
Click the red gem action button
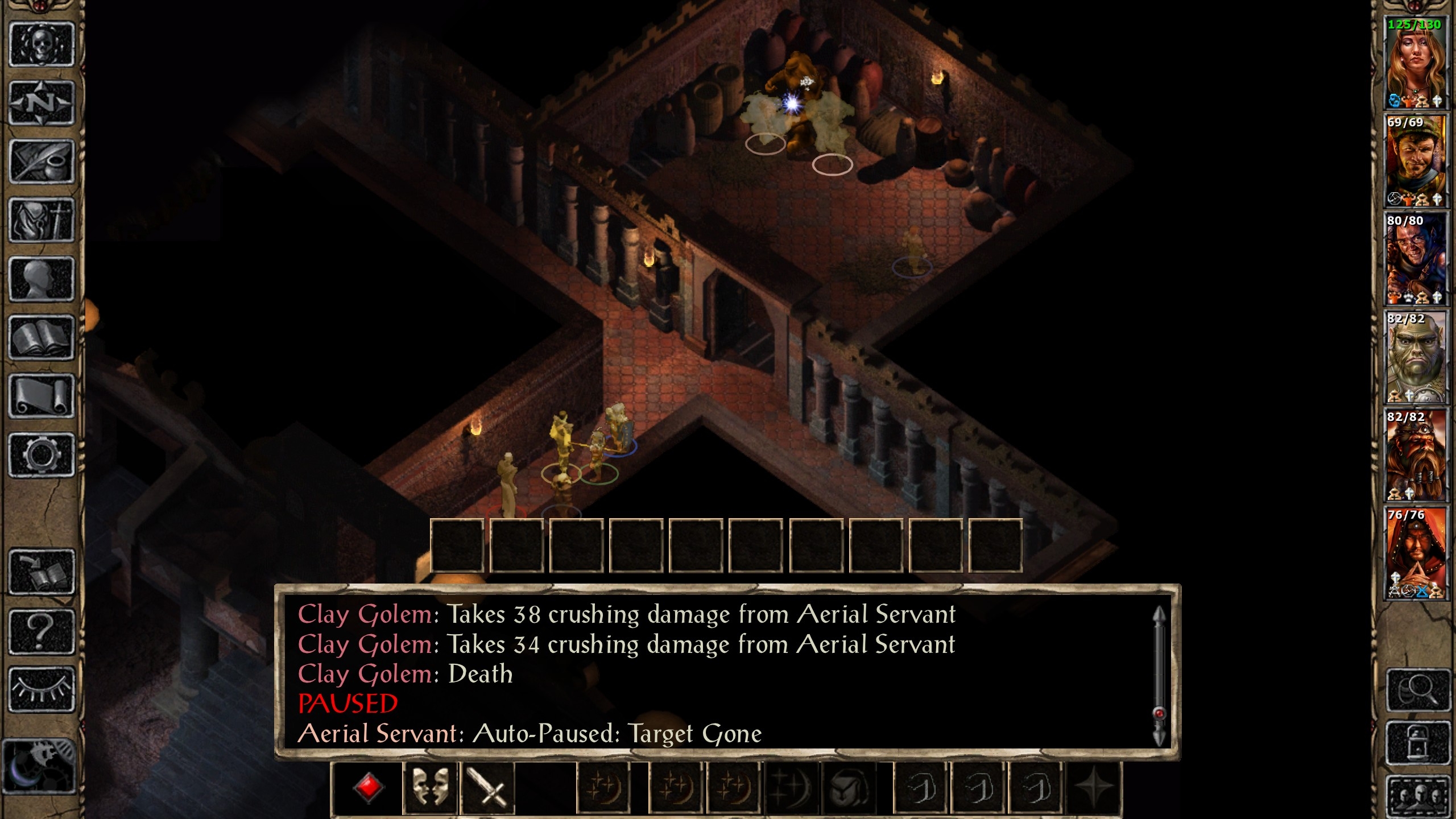[369, 788]
